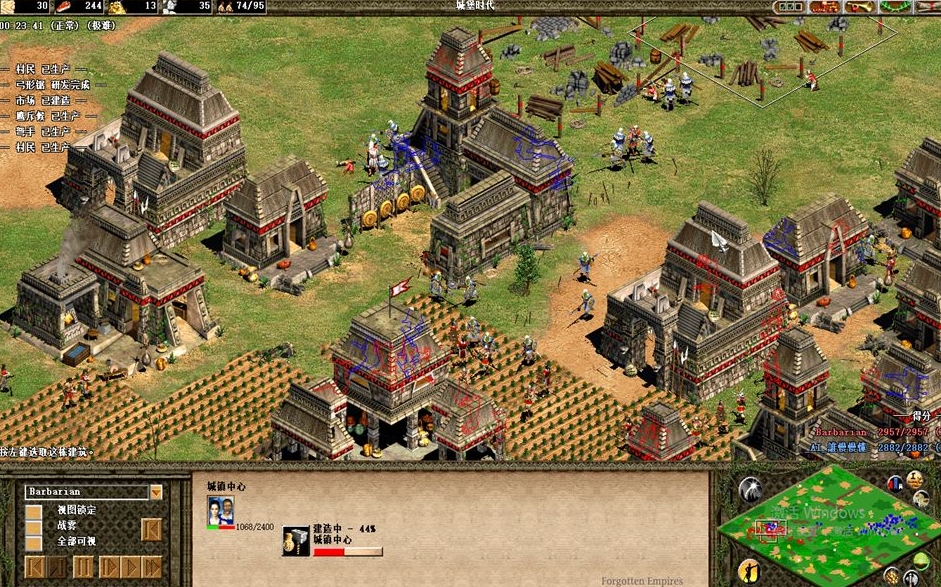Toggle the red and blue statistics button
Screen dimensions: 941x587
(x=895, y=483)
